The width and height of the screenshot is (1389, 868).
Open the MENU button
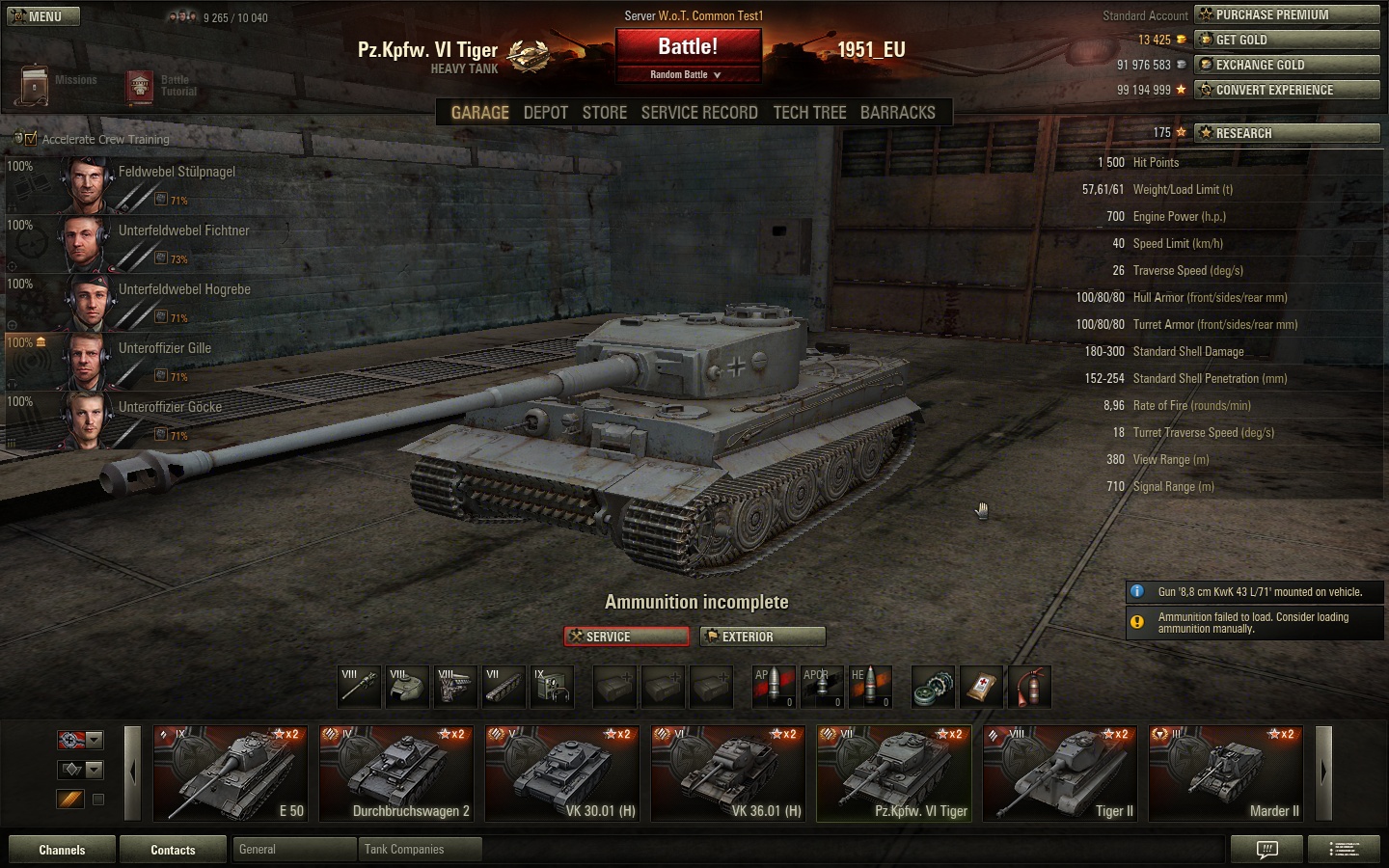[42, 16]
